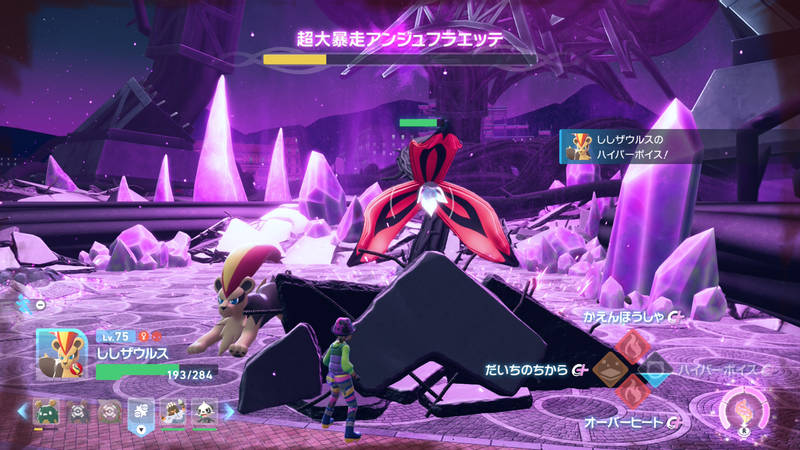This screenshot has height=450, width=800.
Task: Click the right arrow of the party bar
Action: [228, 411]
